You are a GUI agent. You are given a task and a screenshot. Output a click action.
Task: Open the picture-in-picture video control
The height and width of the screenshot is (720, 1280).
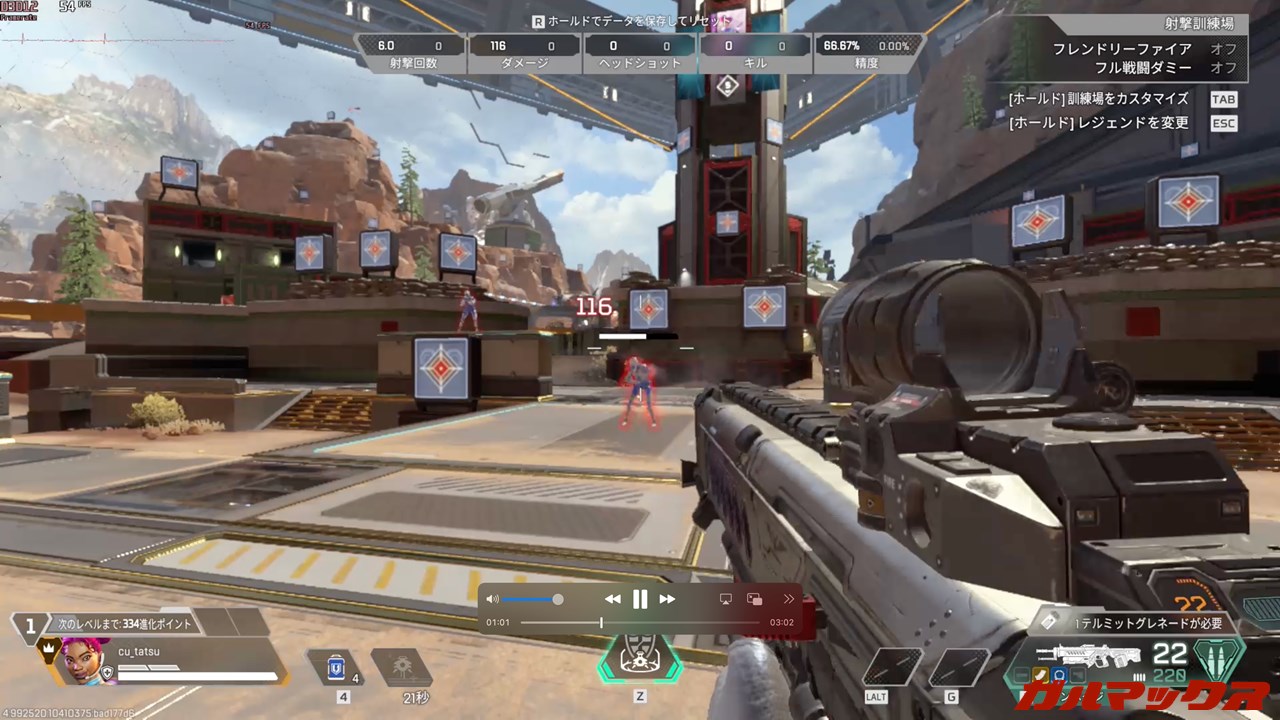(x=755, y=599)
